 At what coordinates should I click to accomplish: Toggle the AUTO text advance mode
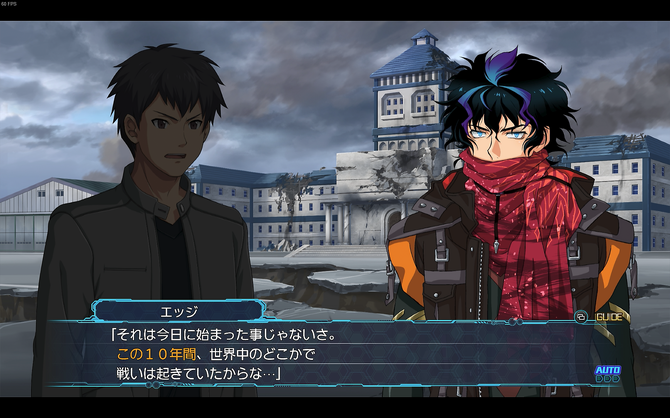point(607,373)
